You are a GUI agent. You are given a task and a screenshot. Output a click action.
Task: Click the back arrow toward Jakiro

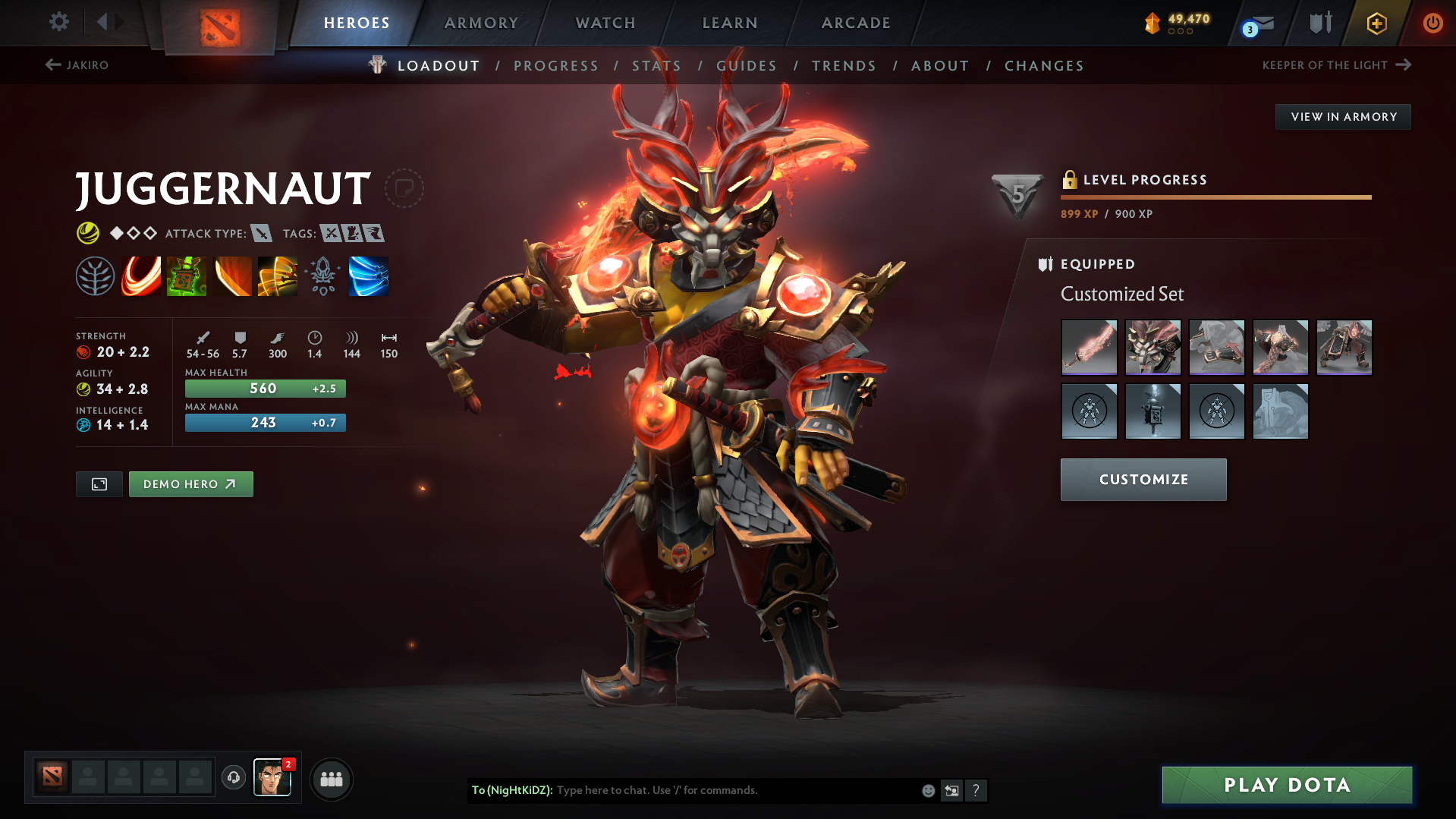tap(52, 65)
